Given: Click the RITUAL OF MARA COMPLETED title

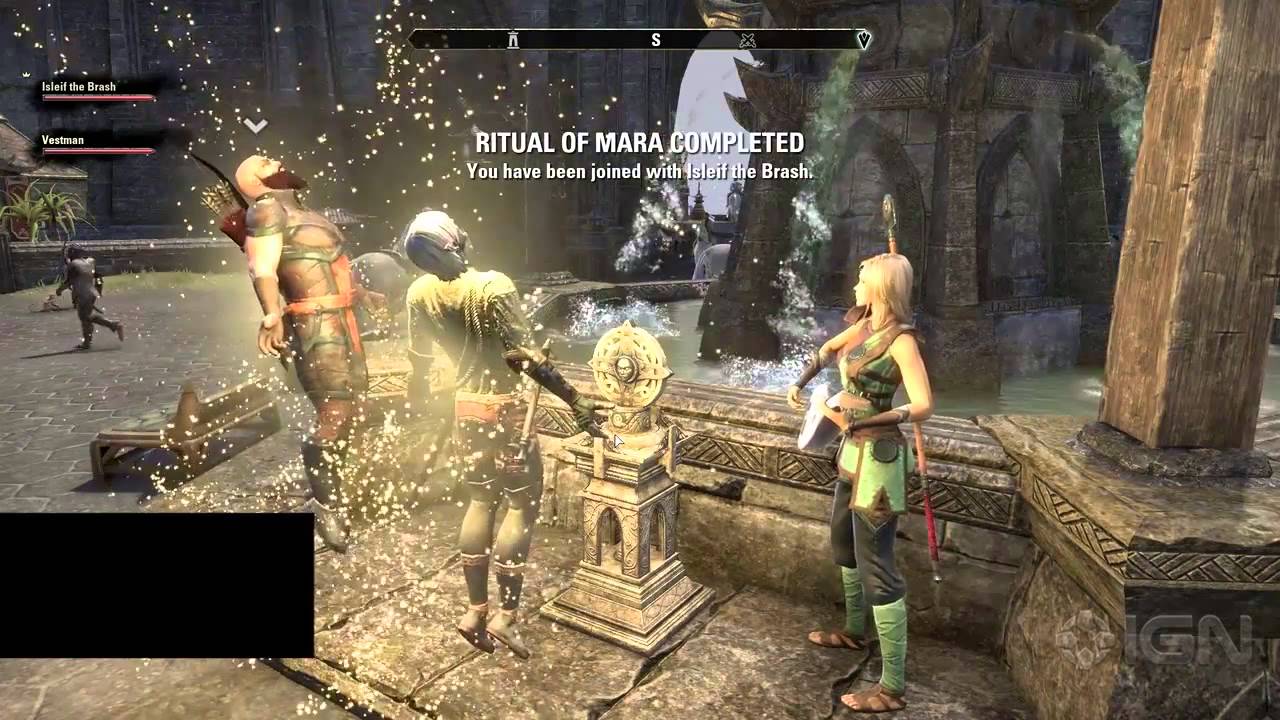Looking at the screenshot, I should pos(640,143).
